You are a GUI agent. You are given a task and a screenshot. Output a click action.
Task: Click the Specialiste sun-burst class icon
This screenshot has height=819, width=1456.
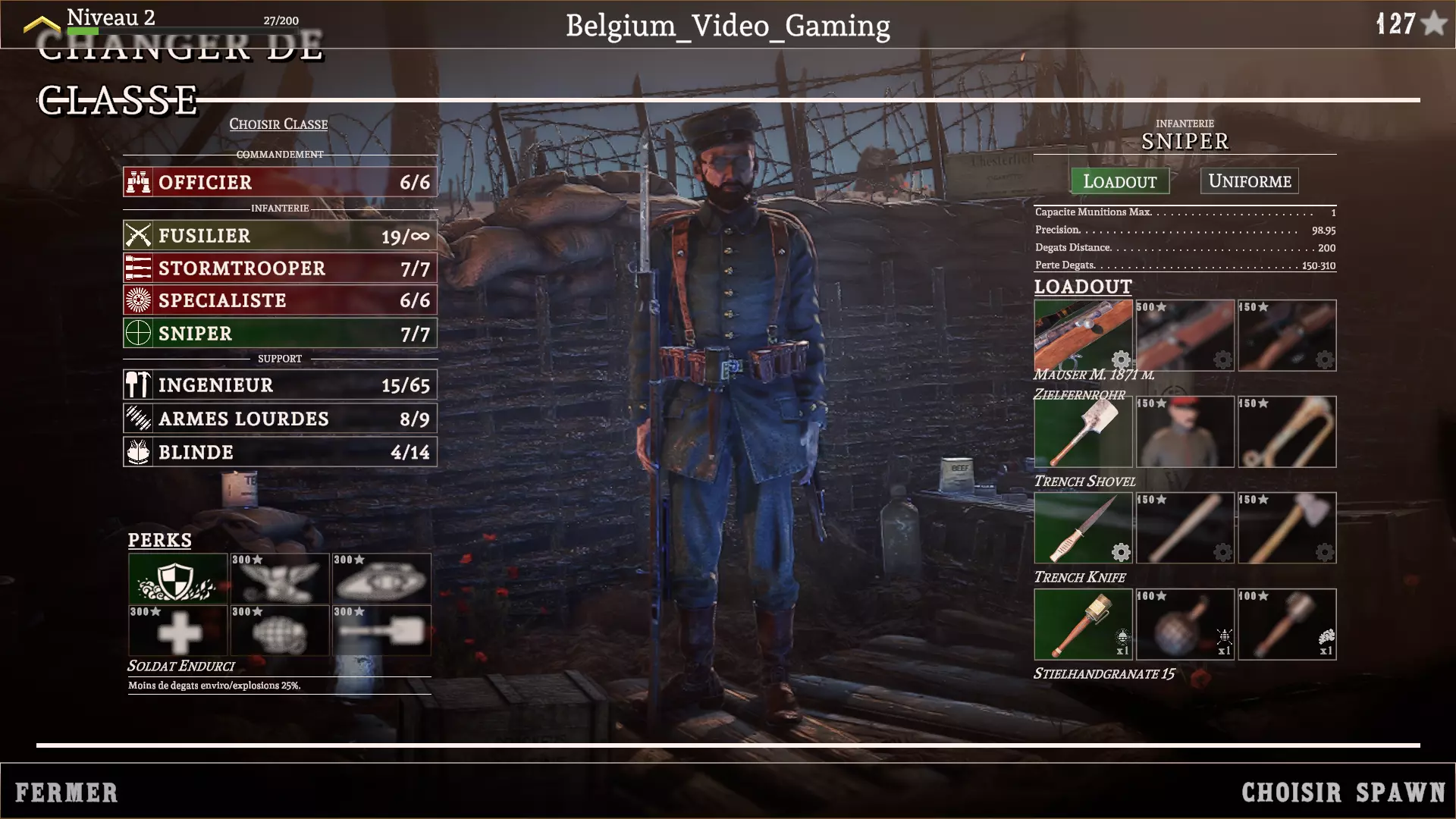coord(137,300)
